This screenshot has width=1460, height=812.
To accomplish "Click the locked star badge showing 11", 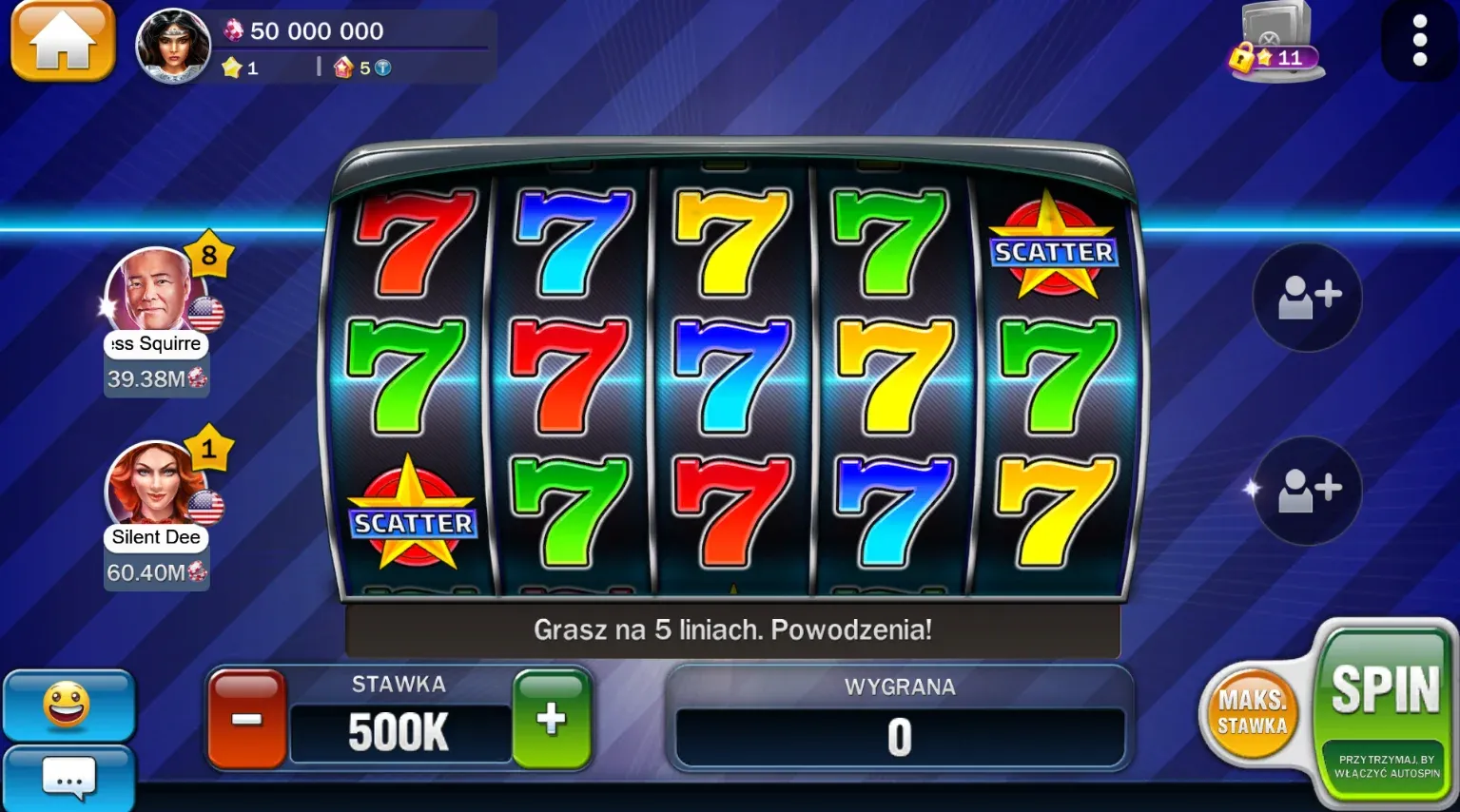I will coord(1270,57).
